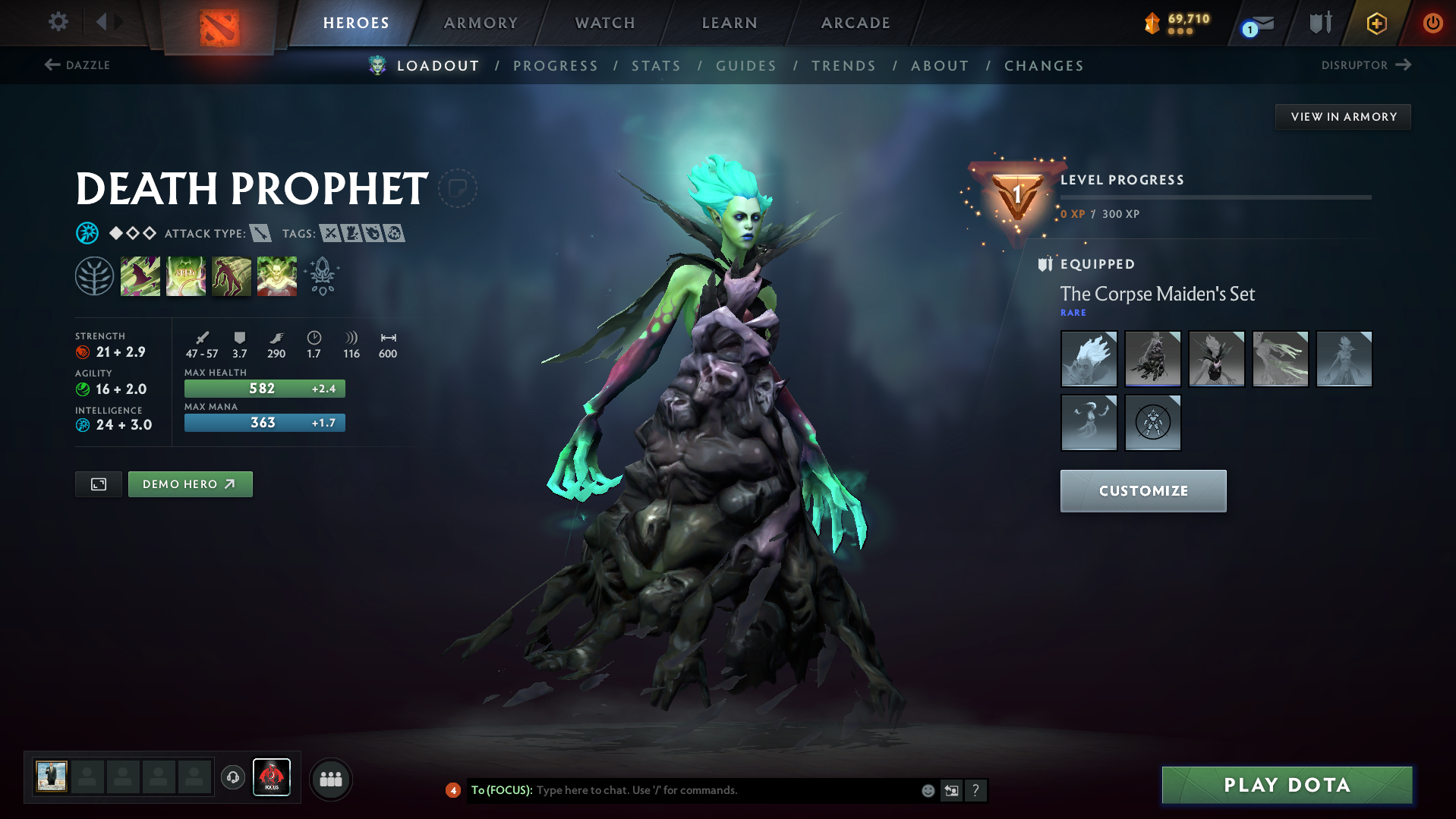This screenshot has width=1456, height=819.
Task: Click the Demo Hero button
Action: point(190,484)
